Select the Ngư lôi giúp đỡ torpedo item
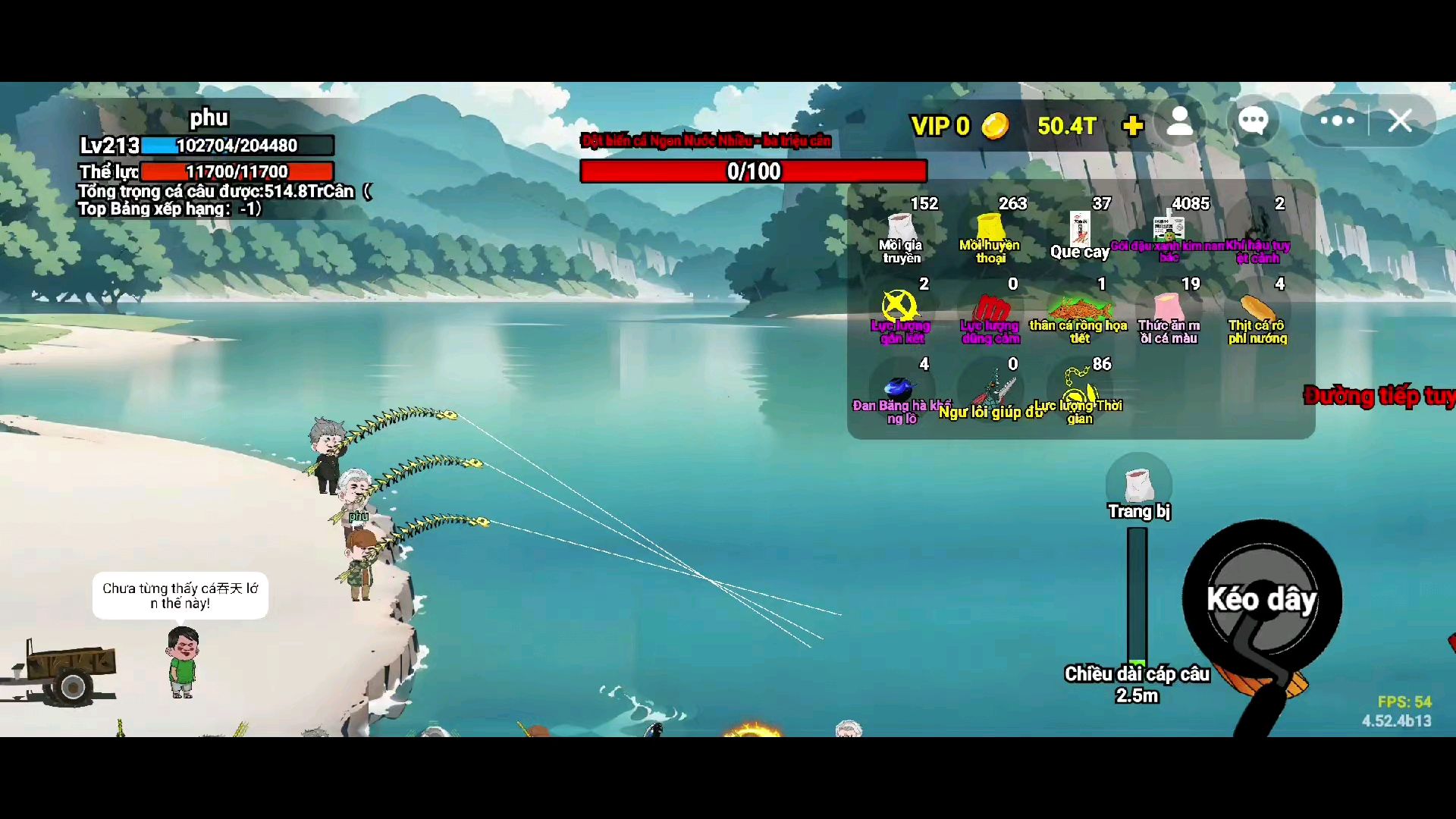The height and width of the screenshot is (819, 1456). coord(992,391)
